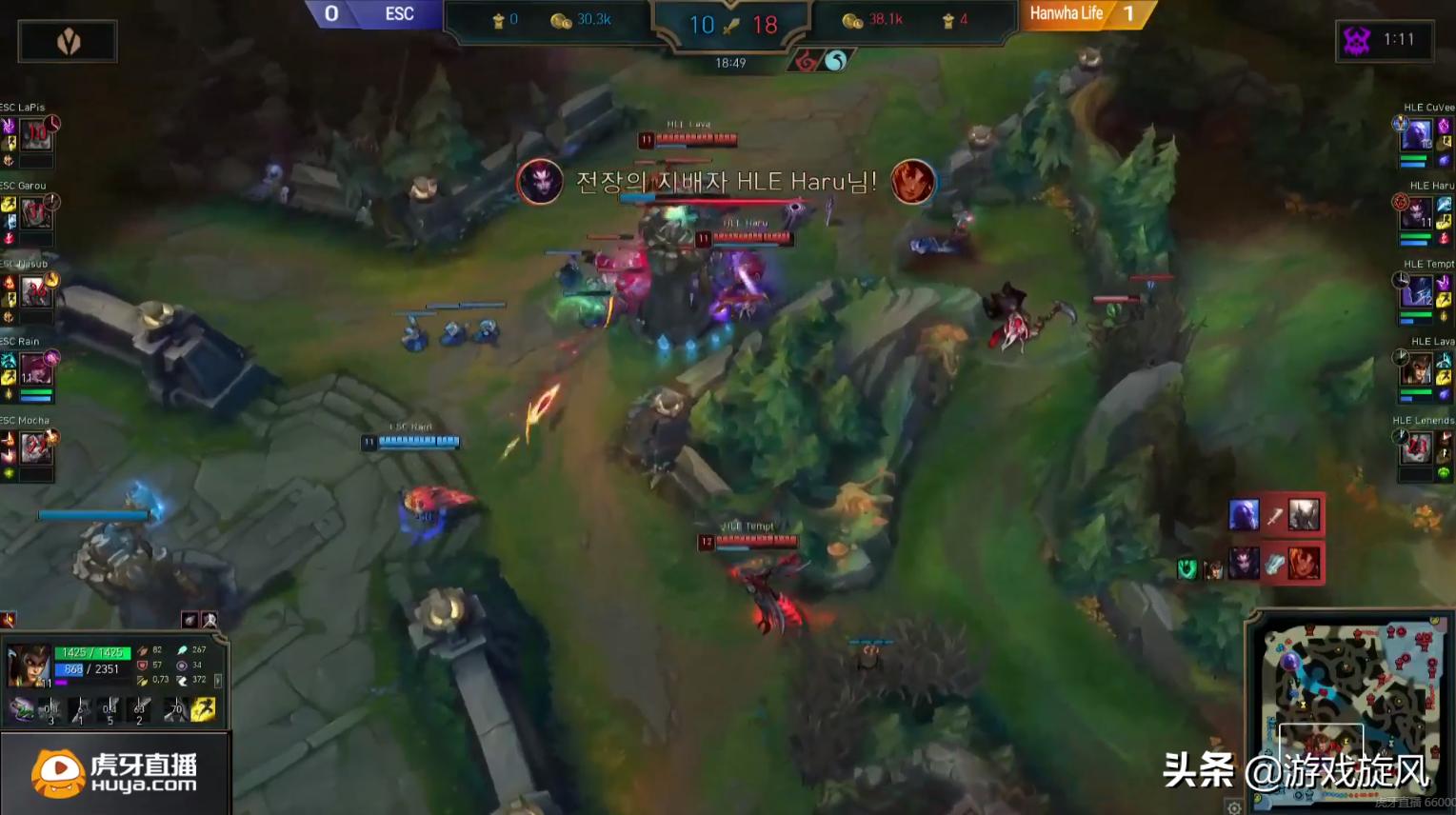Click the movement speed stat icon showing 372
Image resolution: width=1456 pixels, height=815 pixels.
183,680
